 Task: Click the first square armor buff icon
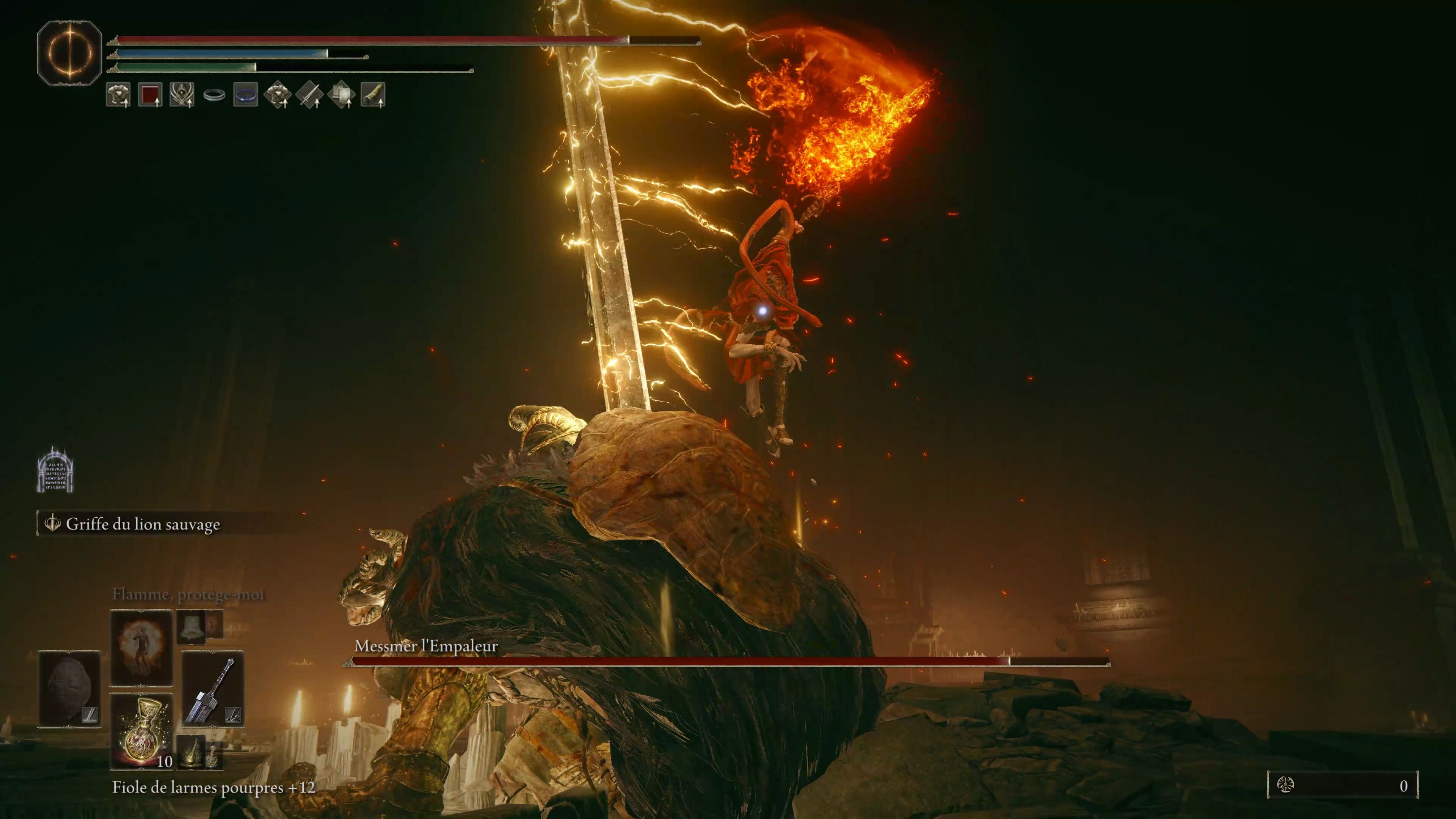(x=118, y=95)
